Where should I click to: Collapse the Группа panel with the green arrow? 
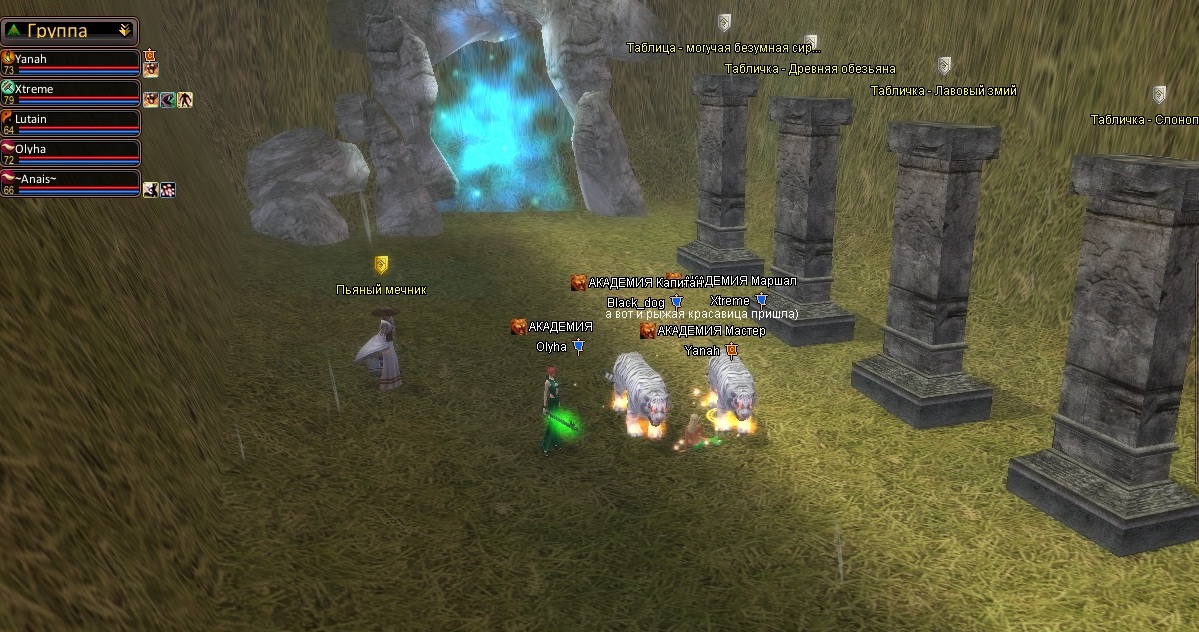[12, 31]
